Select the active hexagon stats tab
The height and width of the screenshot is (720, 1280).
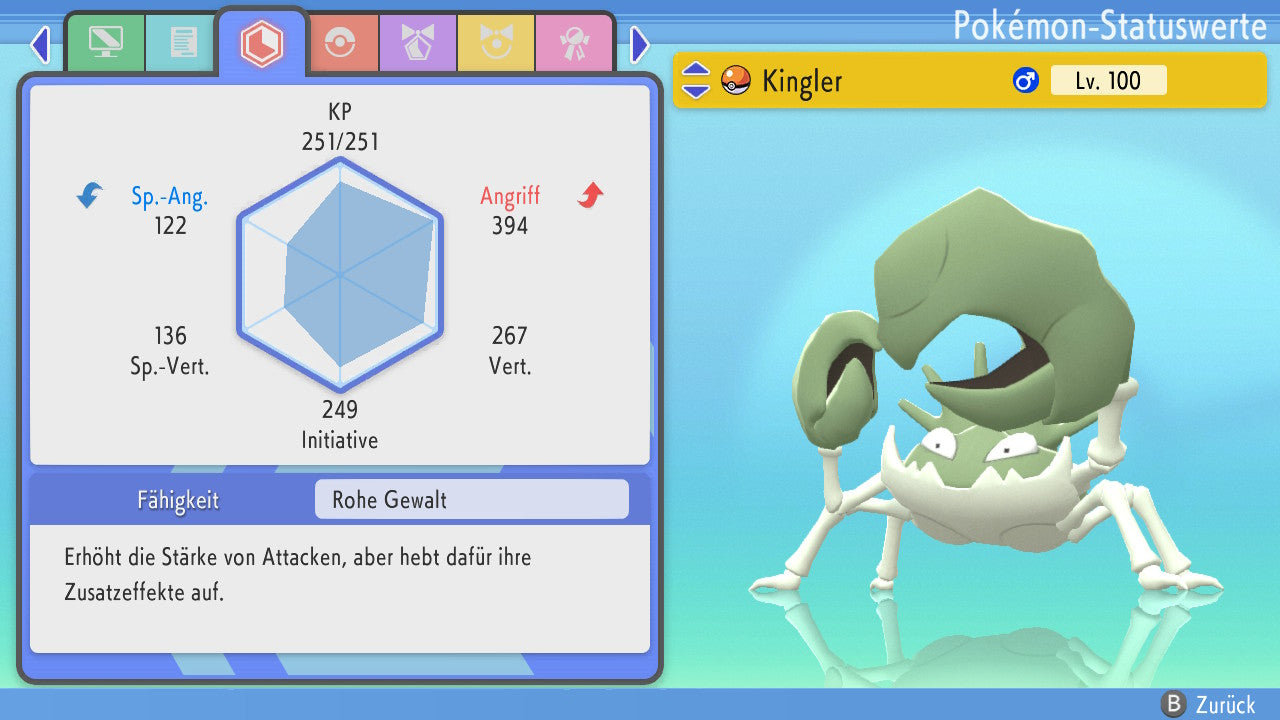262,43
